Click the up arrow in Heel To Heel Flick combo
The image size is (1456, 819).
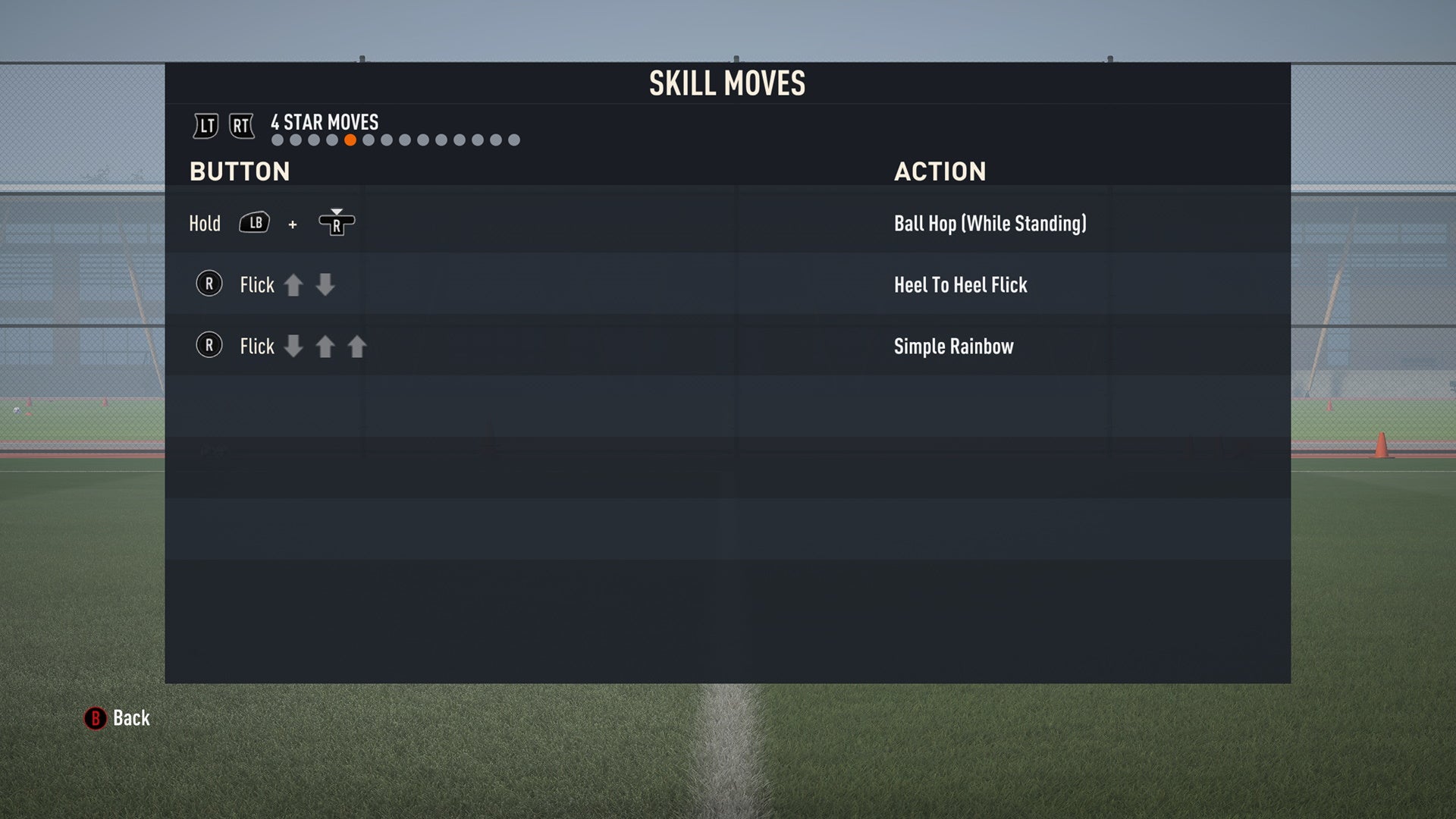tap(295, 285)
